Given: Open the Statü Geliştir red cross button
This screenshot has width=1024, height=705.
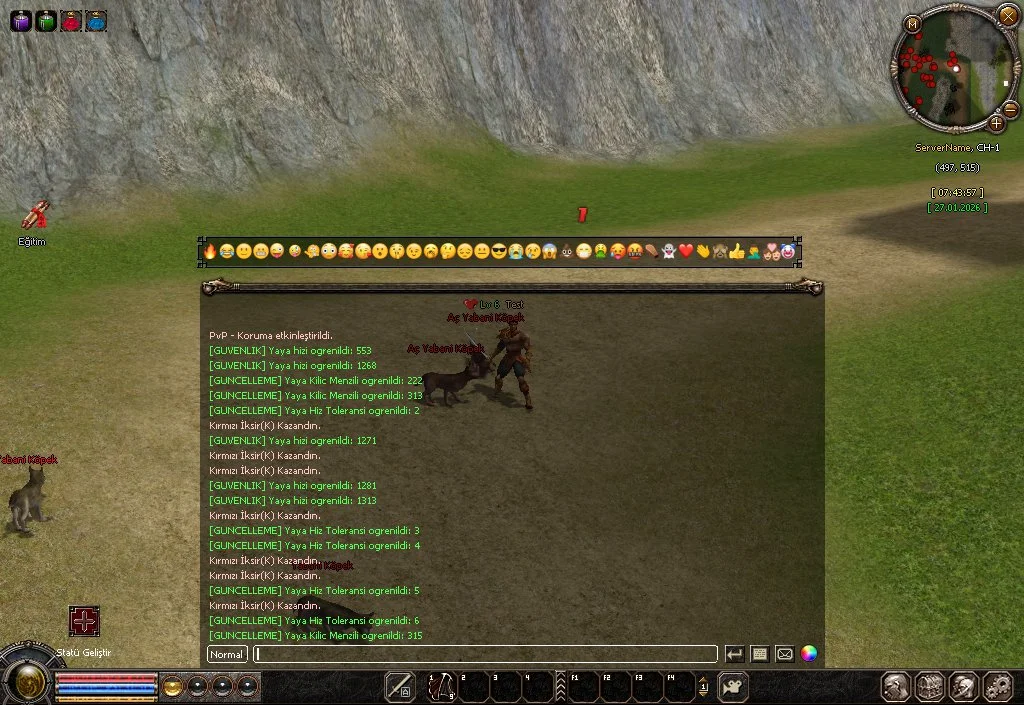Looking at the screenshot, I should point(84,621).
